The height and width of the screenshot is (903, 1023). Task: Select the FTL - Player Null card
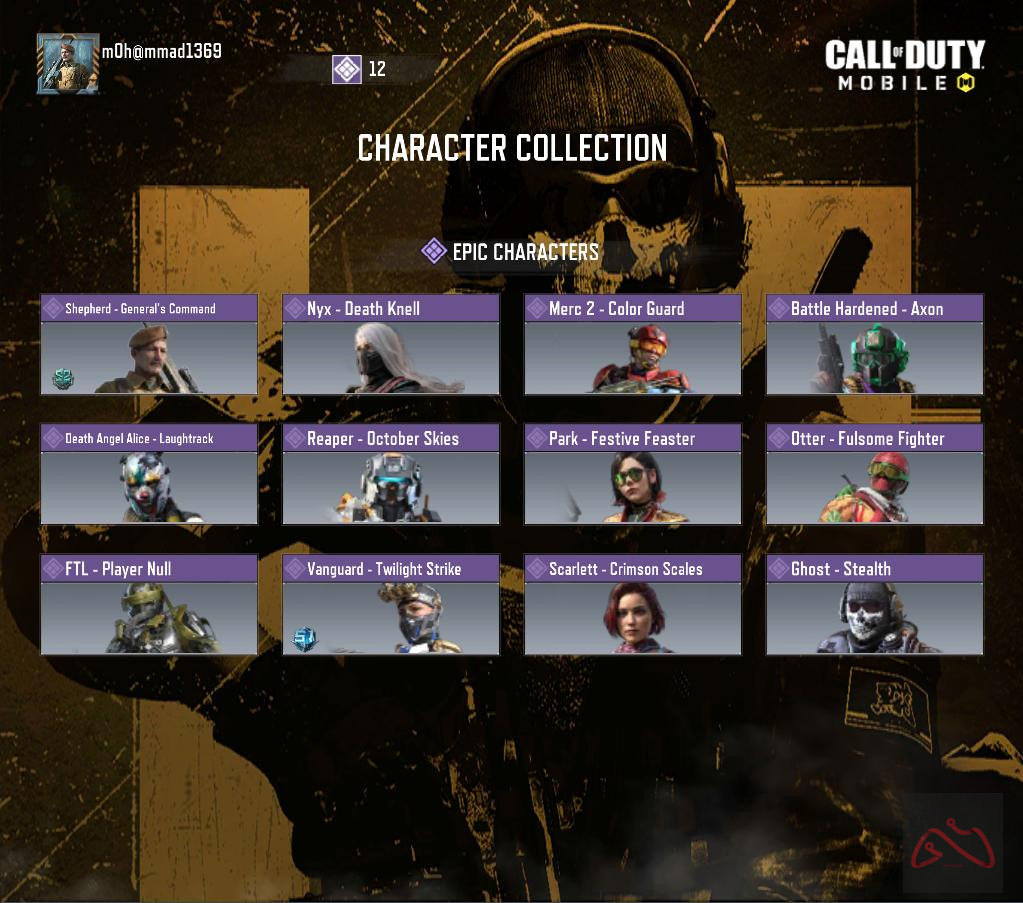click(x=149, y=605)
